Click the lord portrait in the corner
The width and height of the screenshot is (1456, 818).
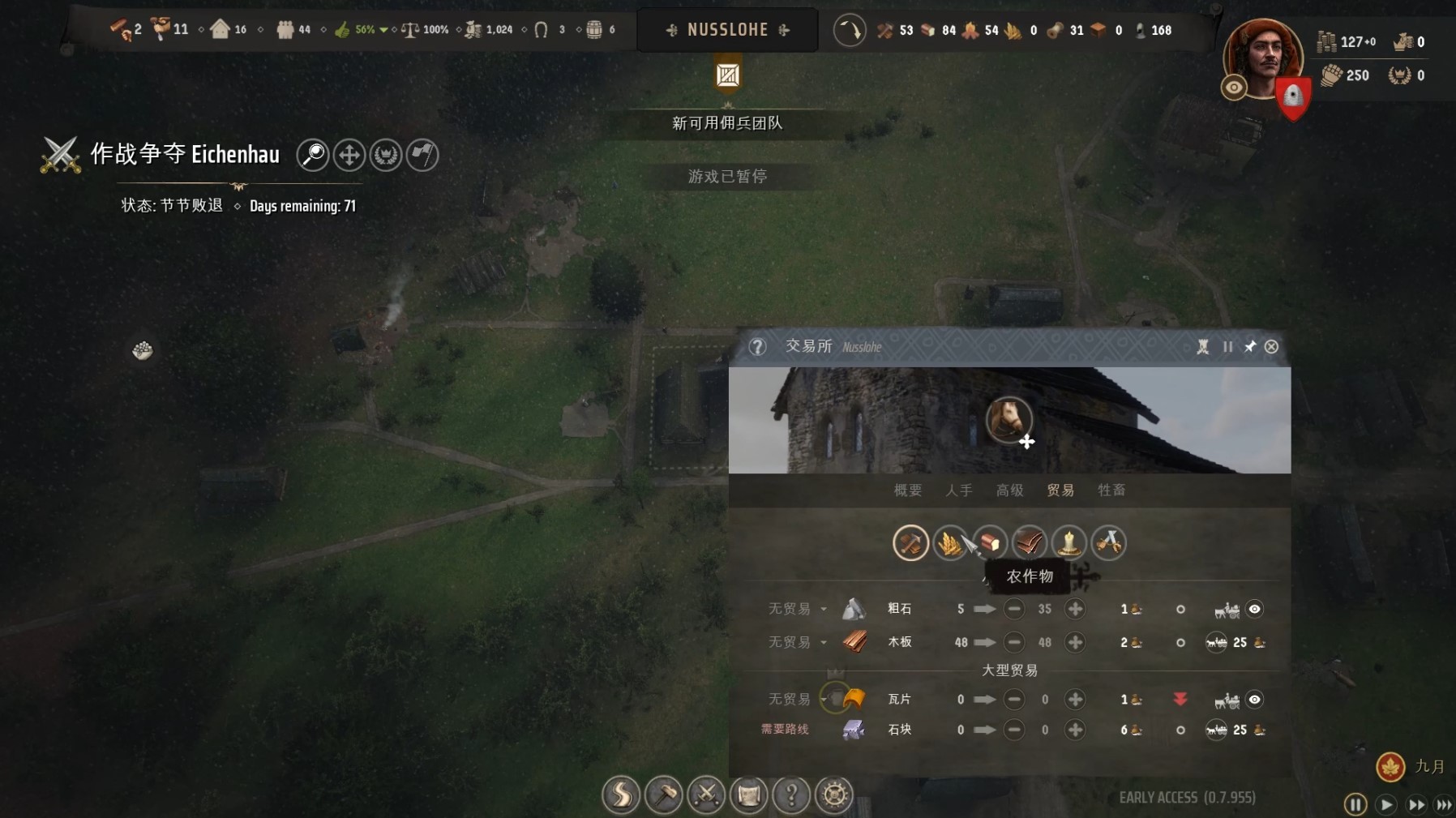point(1261,58)
